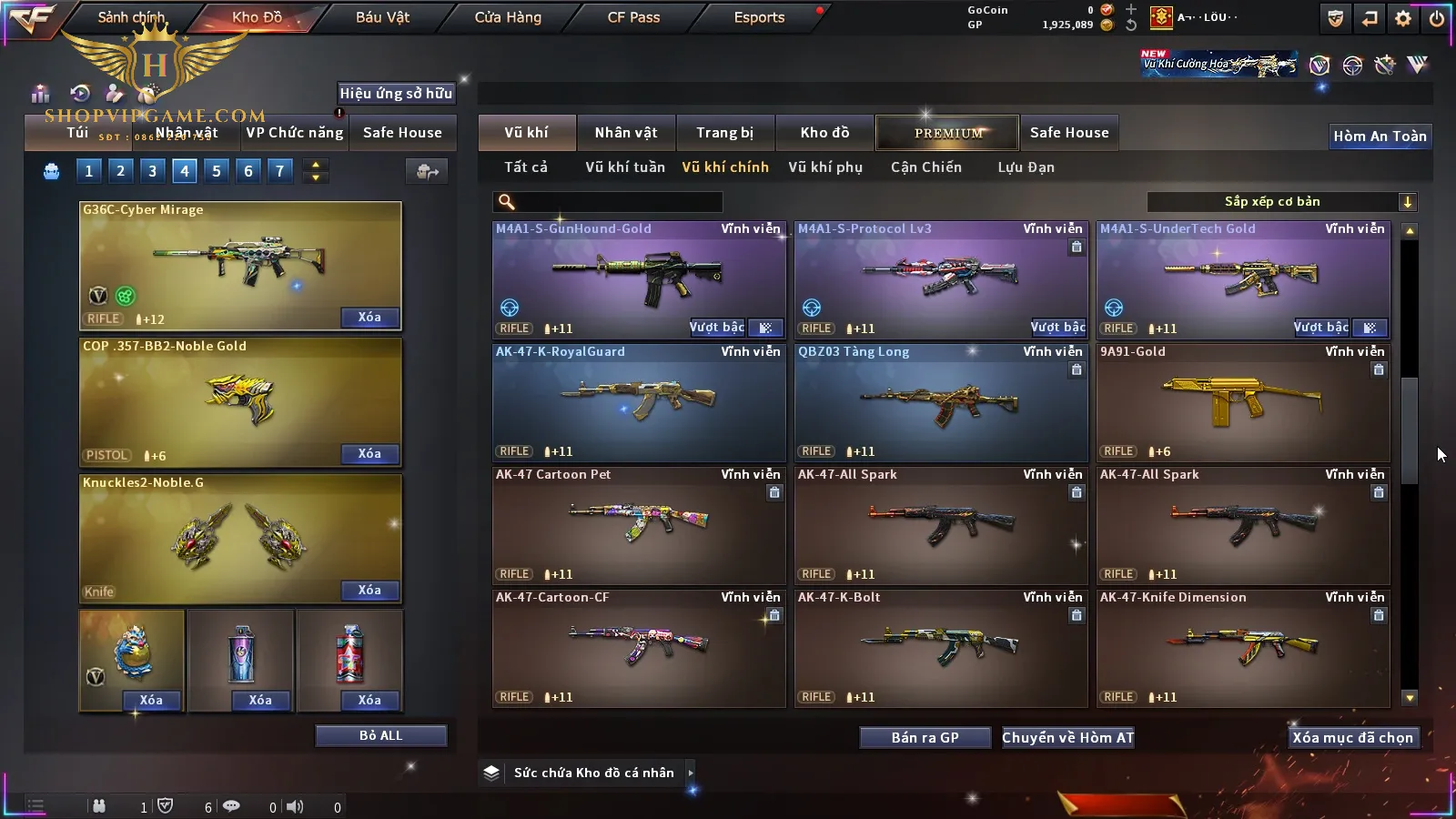Go to the Báu Vật menu
Screen dimensions: 1456x819
click(382, 17)
